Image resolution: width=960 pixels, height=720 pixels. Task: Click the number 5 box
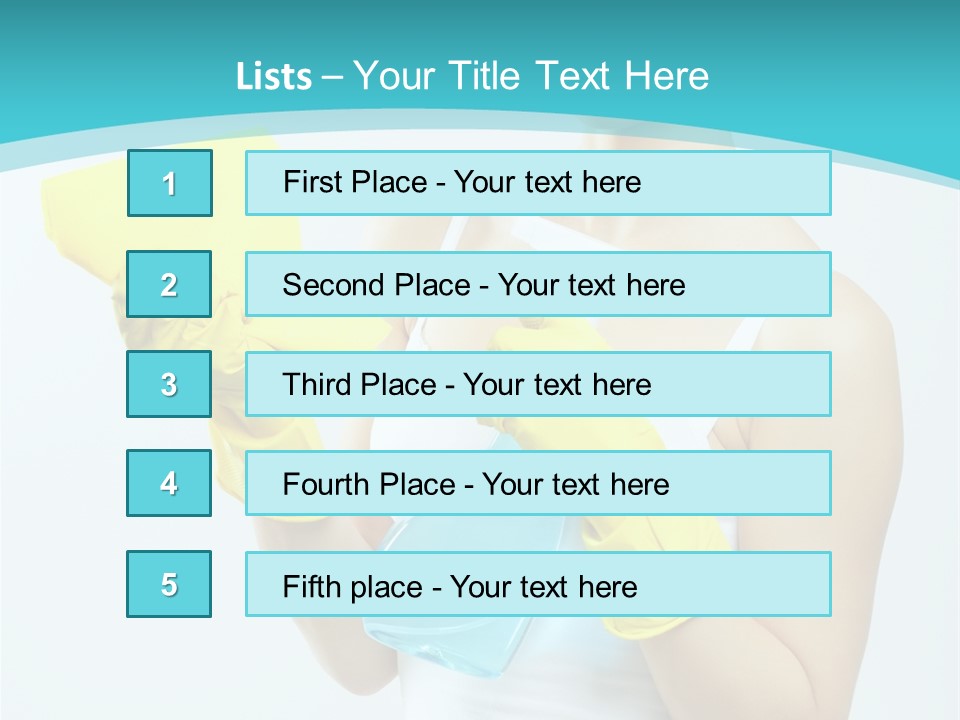coord(169,584)
